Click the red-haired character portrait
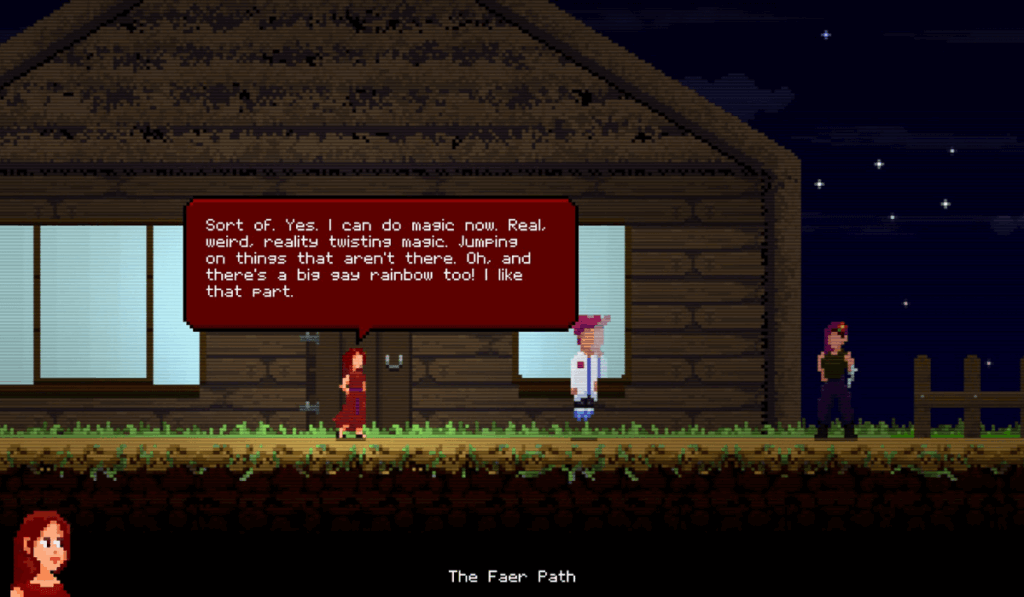Image resolution: width=1024 pixels, height=597 pixels. click(41, 554)
